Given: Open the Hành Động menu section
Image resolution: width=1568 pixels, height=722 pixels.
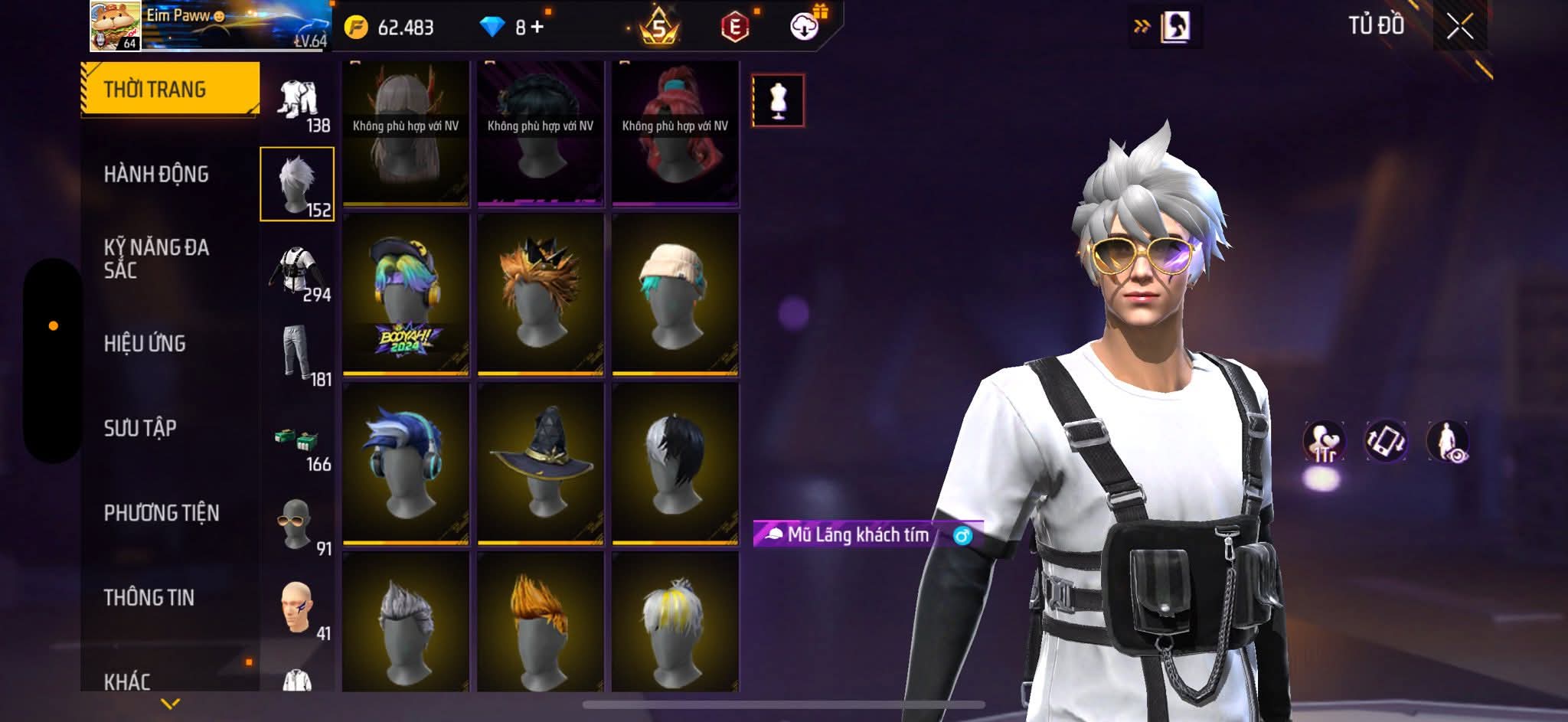Looking at the screenshot, I should pos(156,175).
